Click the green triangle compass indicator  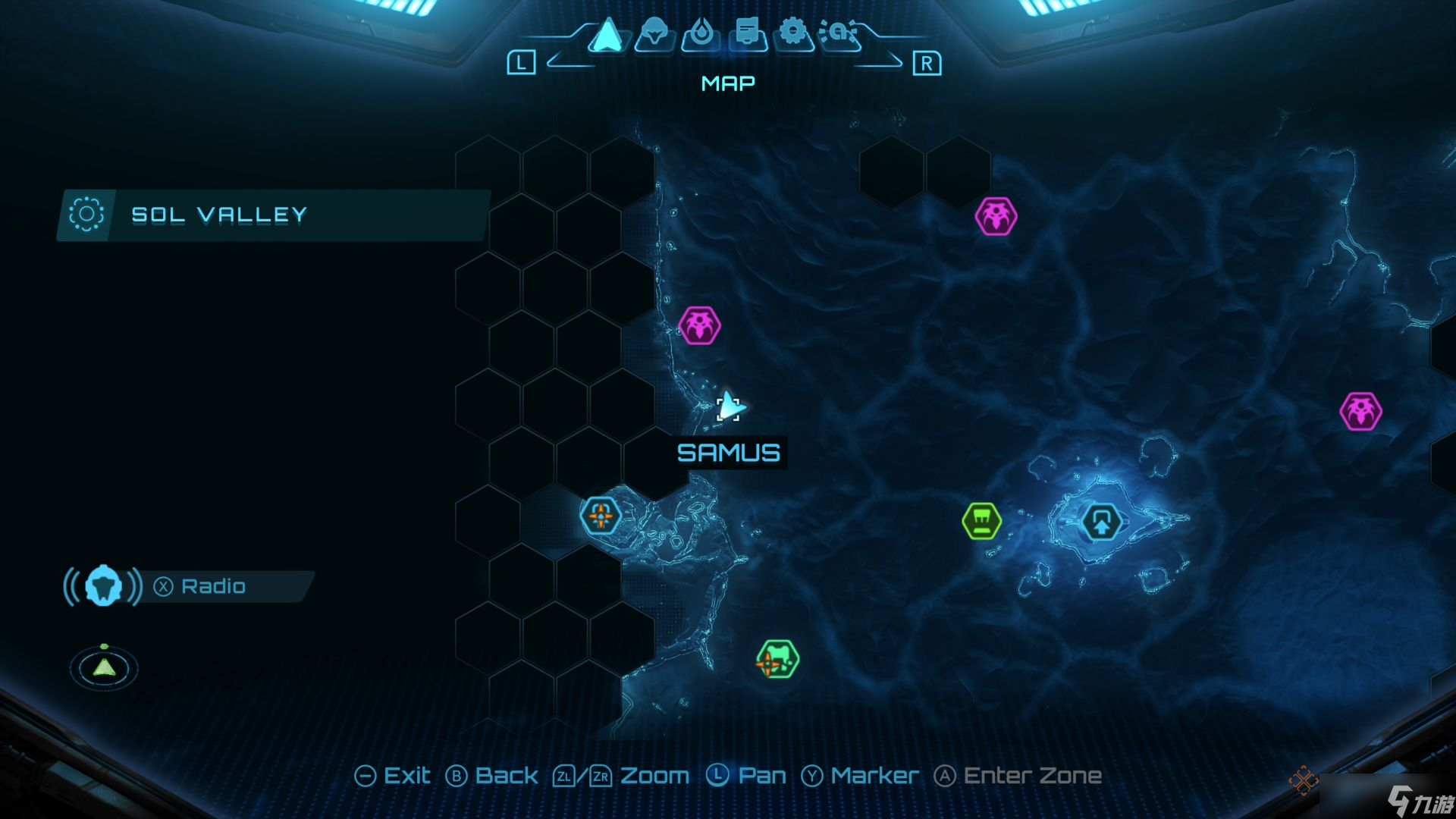104,667
